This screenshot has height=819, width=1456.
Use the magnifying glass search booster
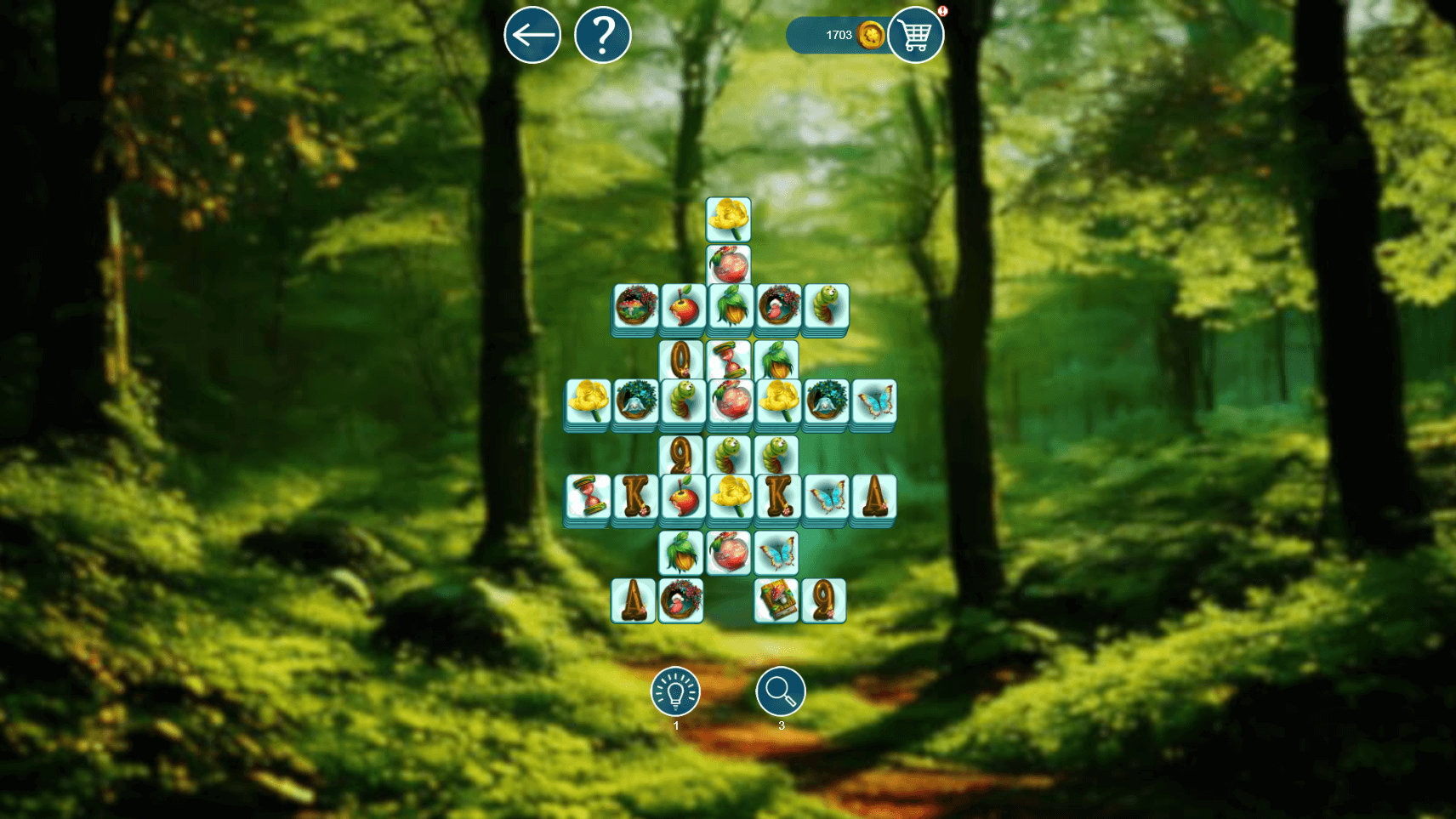click(x=779, y=692)
